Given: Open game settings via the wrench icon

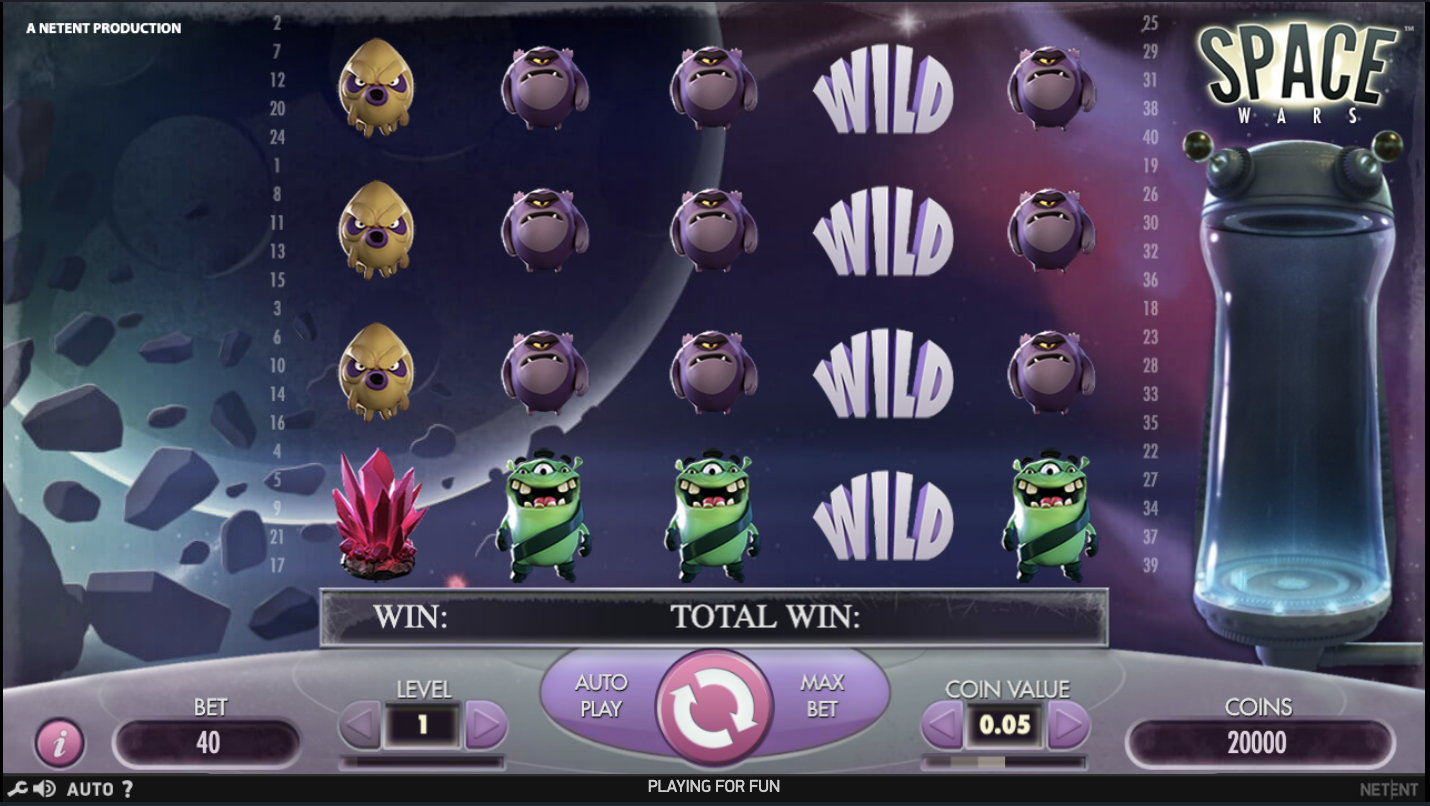Looking at the screenshot, I should coord(17,789).
